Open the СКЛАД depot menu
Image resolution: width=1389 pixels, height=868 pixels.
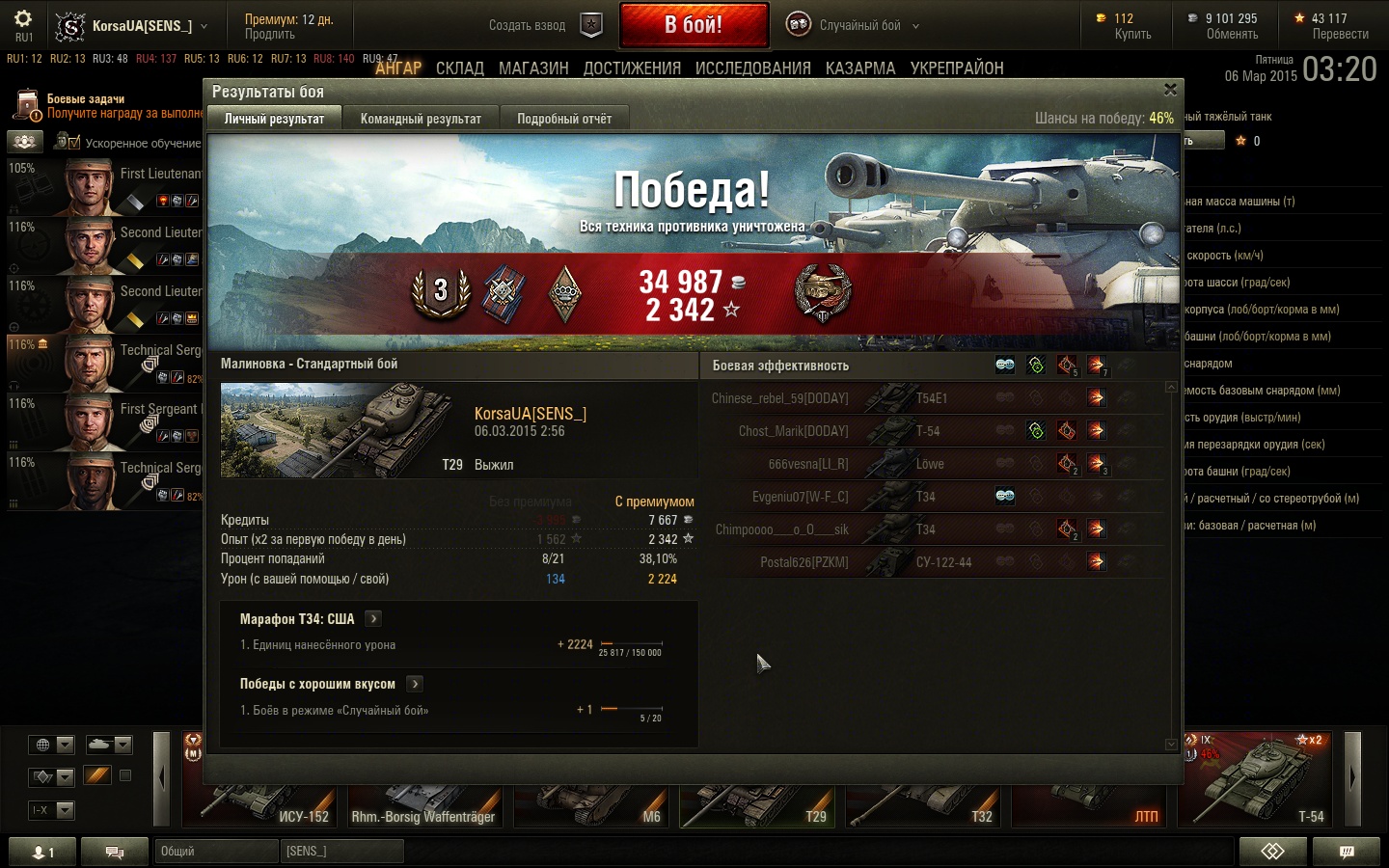pos(459,68)
